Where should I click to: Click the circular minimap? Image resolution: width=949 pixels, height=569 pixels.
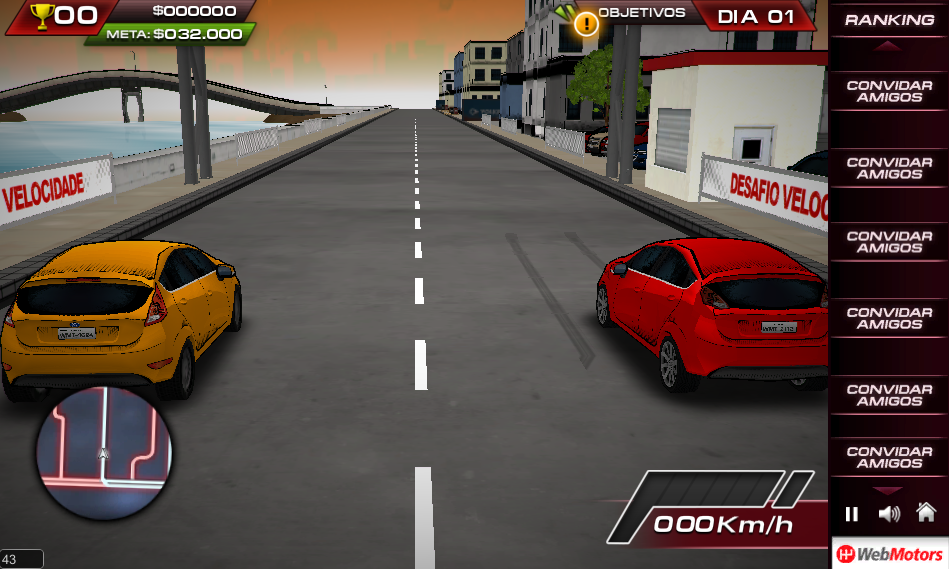[105, 453]
